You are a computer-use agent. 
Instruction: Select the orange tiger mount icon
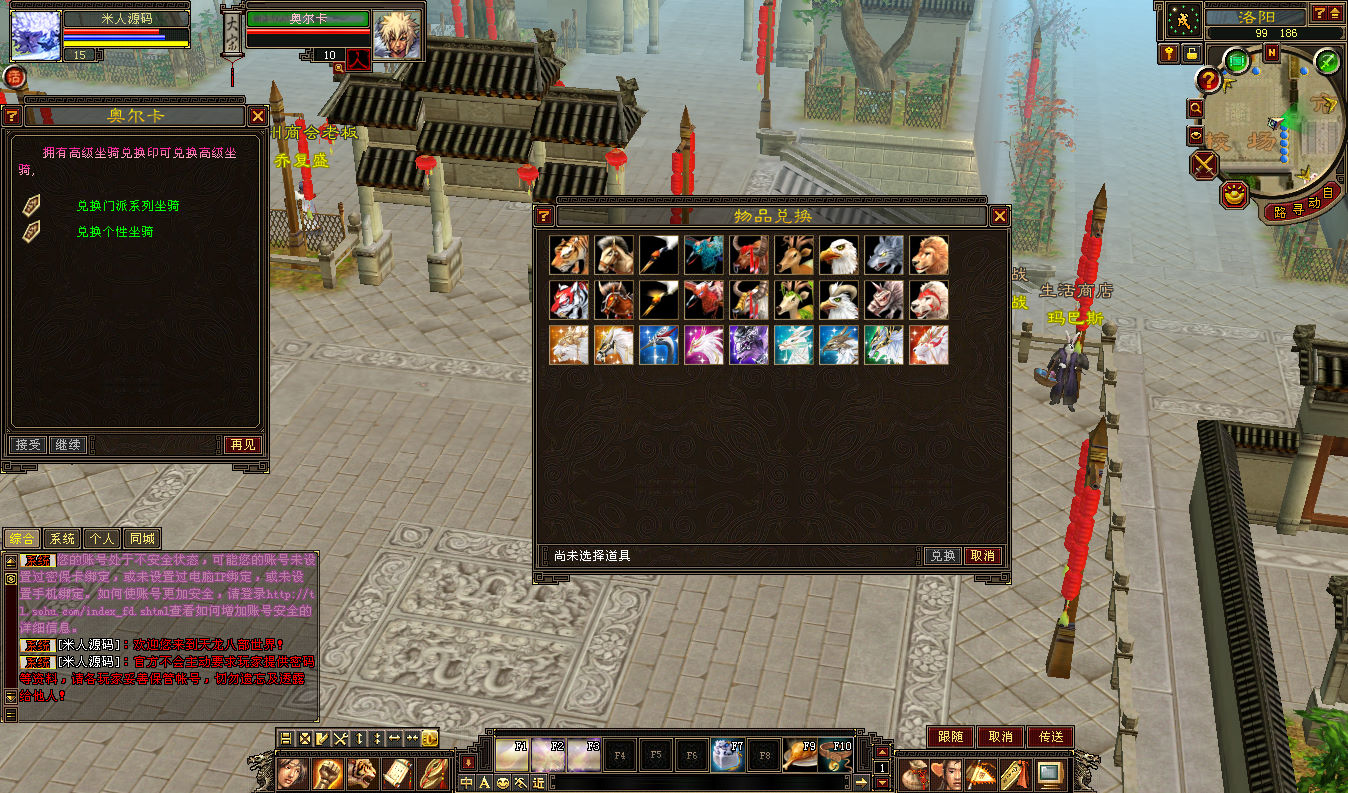[x=569, y=255]
